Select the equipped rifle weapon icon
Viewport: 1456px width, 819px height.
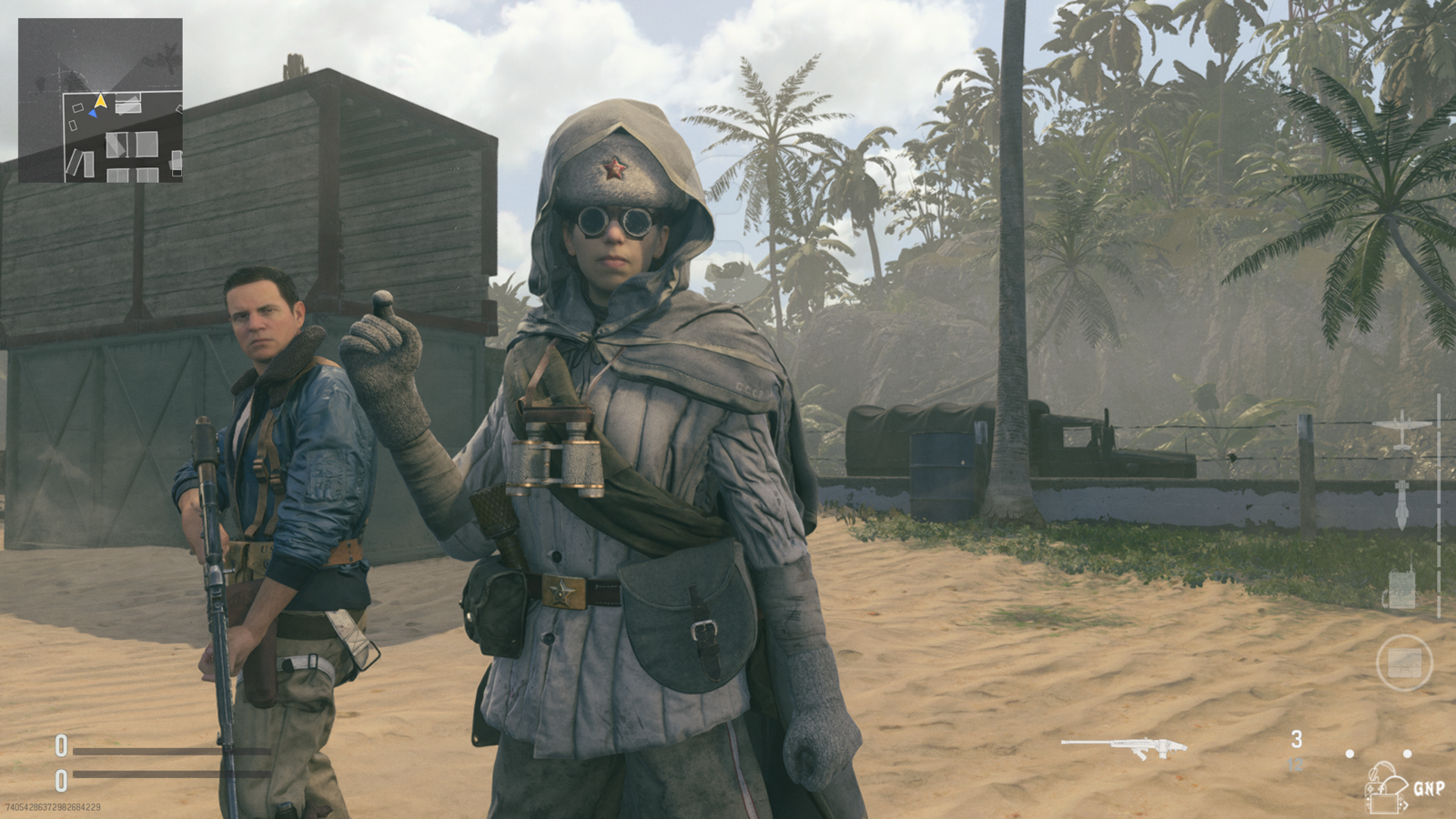click(1125, 748)
